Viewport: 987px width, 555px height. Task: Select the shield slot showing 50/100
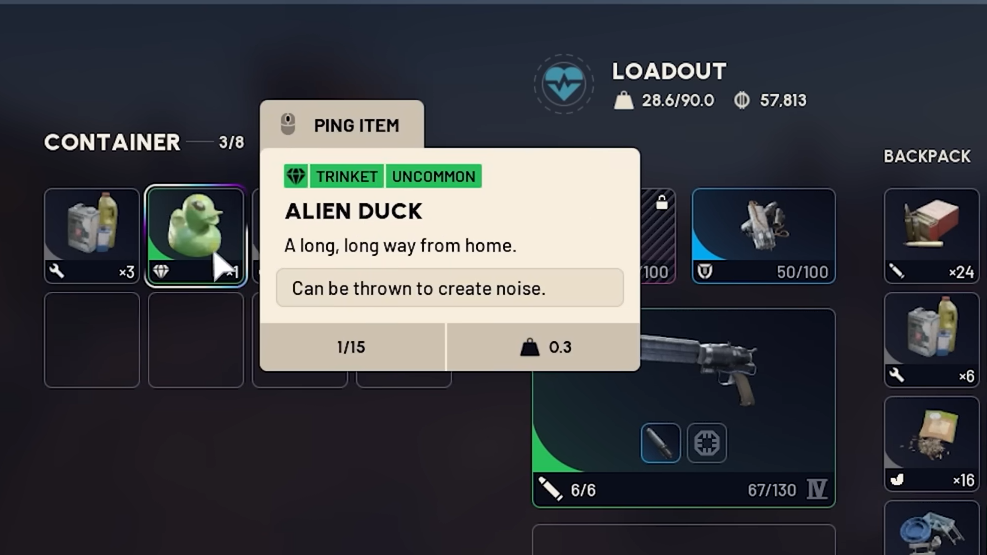coord(763,235)
